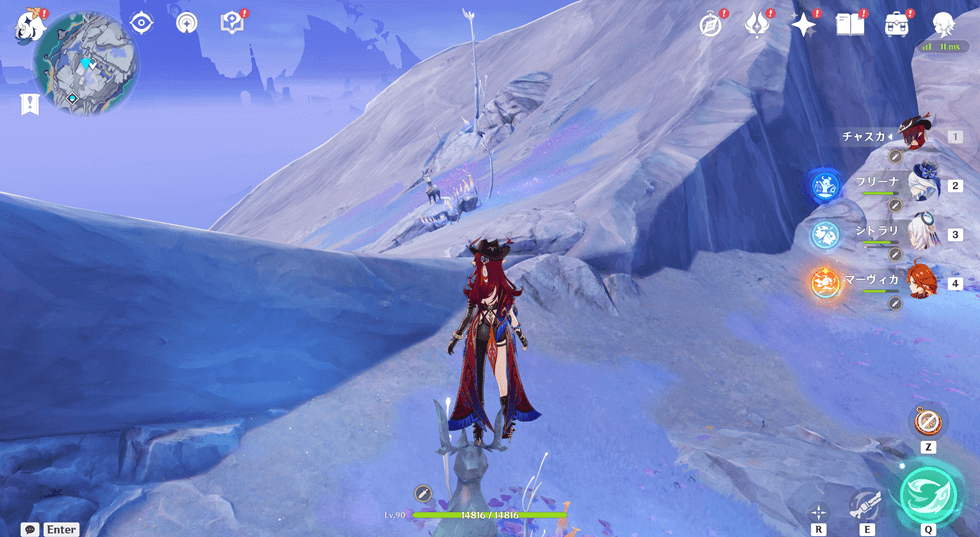Image resolution: width=980 pixels, height=537 pixels.
Task: Activate the gun-shaped Elemental Skill icon
Action: pyautogui.click(x=865, y=505)
